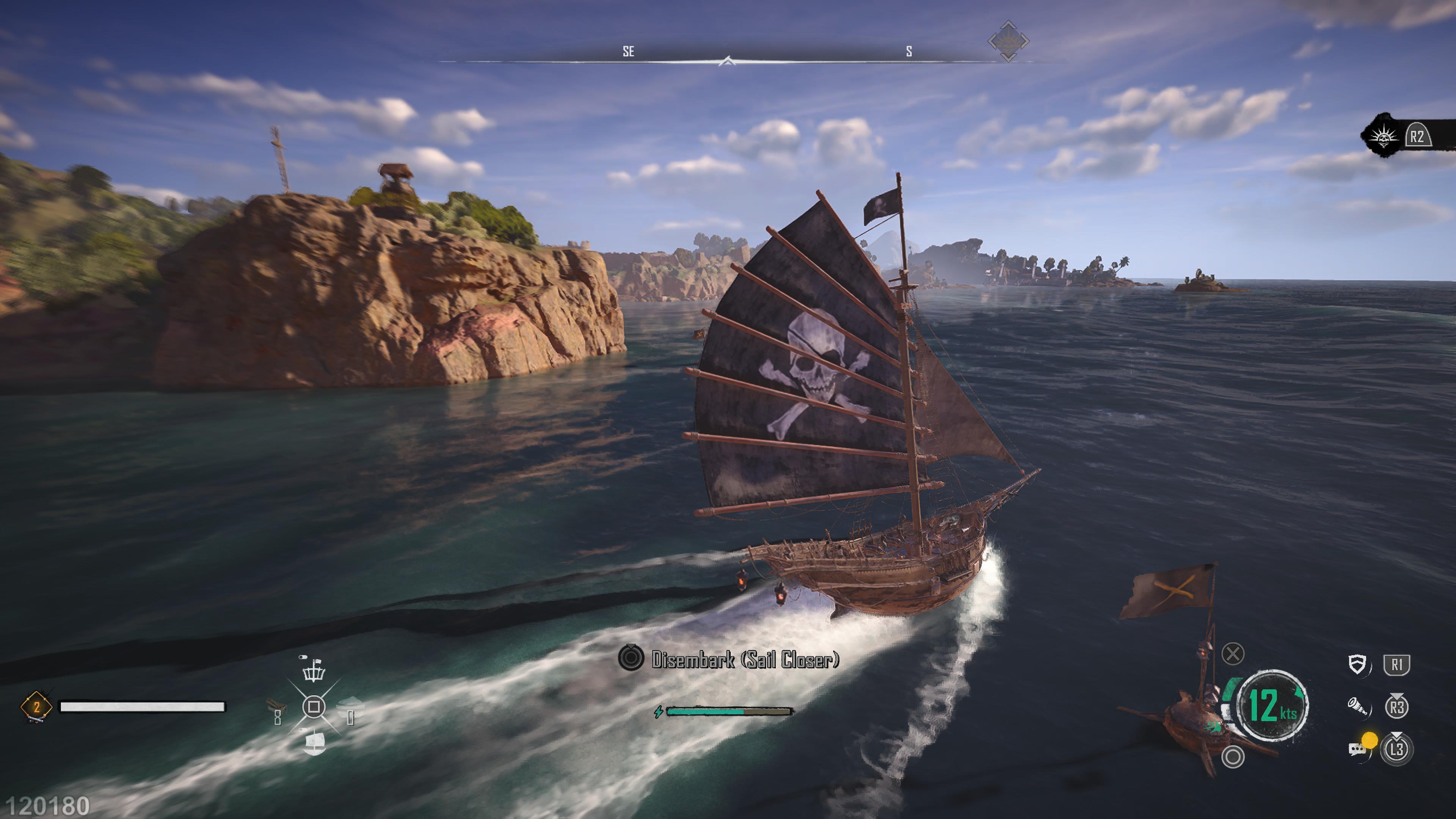Viewport: 1456px width, 819px height.
Task: Click the 12 kts speed gauge
Action: click(x=1272, y=705)
